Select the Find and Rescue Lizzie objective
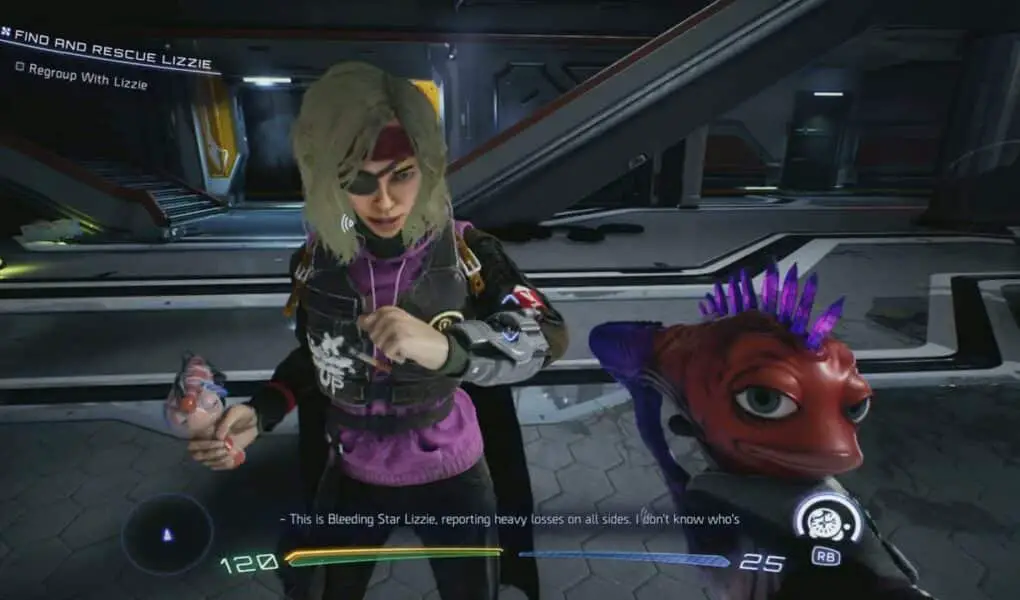 click(112, 49)
